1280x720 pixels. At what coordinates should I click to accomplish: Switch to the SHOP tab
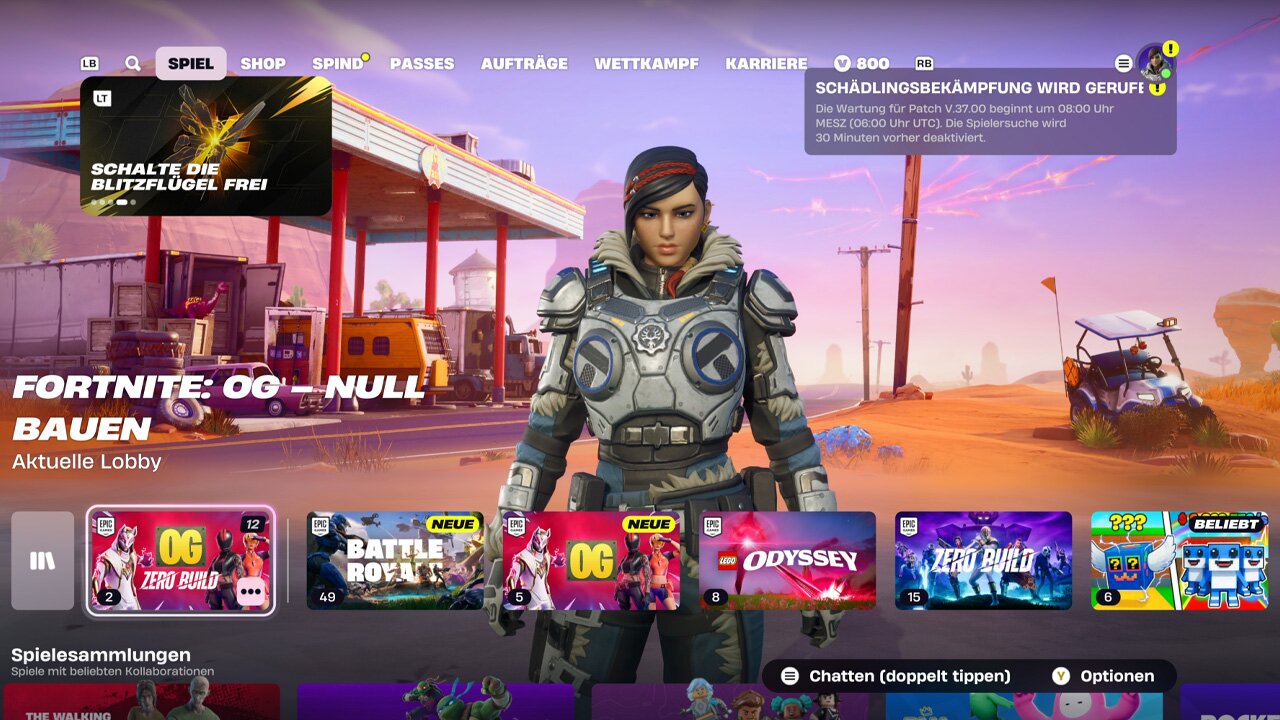coord(263,62)
